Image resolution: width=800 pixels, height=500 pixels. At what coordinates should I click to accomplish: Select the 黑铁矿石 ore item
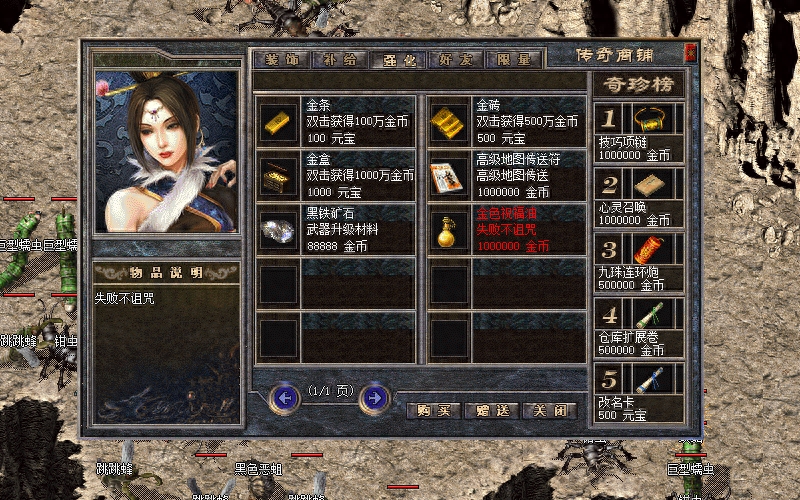point(278,229)
